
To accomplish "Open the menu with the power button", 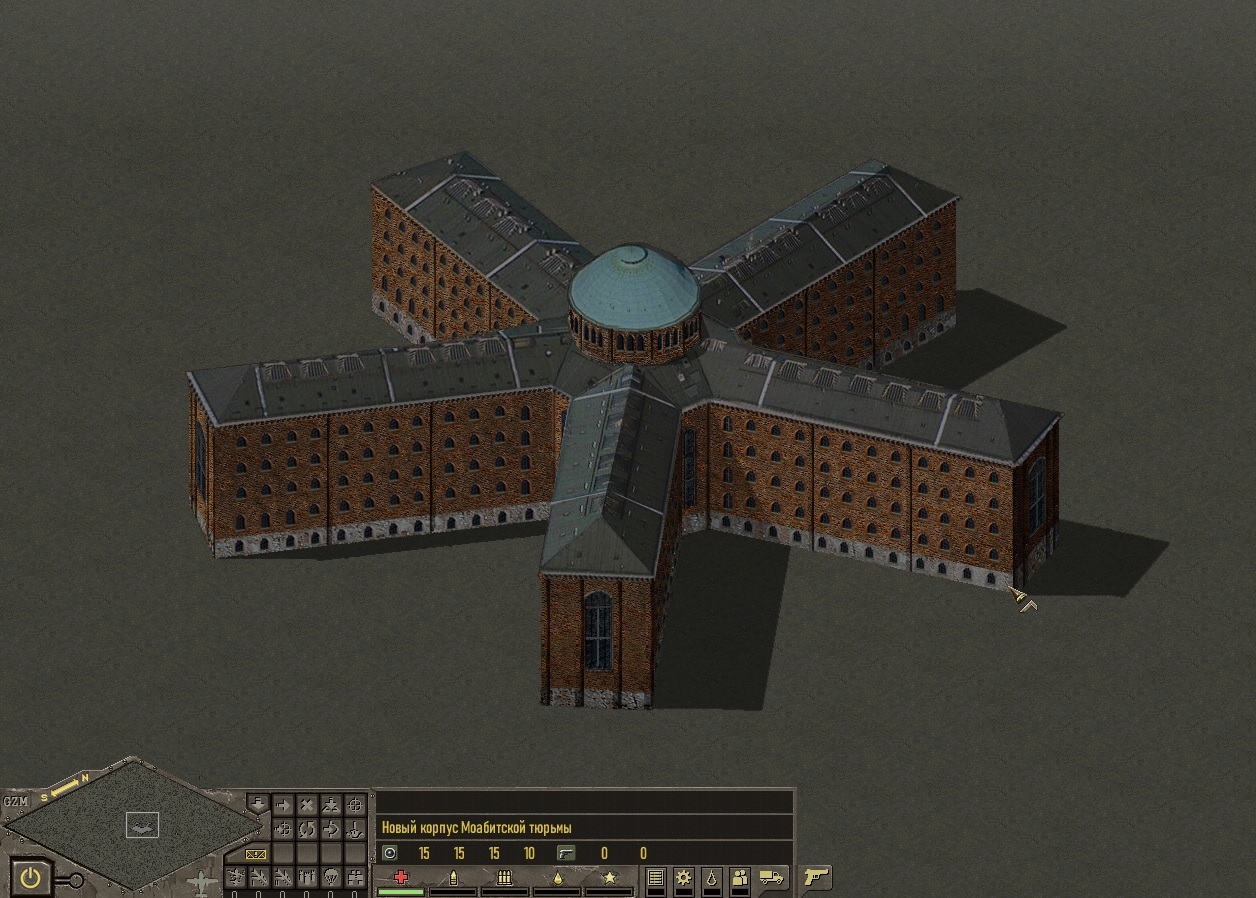I will 32,878.
